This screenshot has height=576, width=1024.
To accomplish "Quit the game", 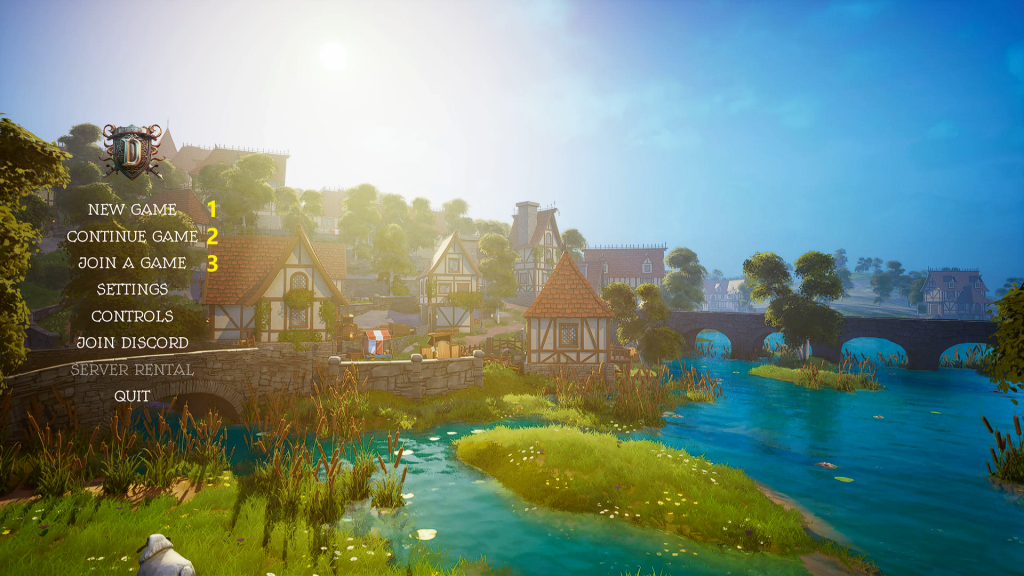I will [132, 396].
